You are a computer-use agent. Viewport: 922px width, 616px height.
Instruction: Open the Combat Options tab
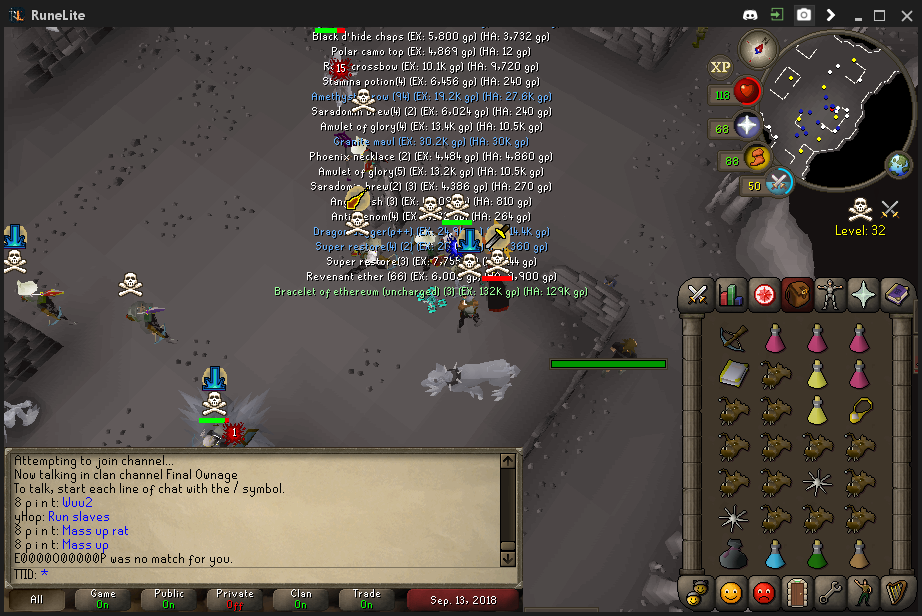click(696, 294)
